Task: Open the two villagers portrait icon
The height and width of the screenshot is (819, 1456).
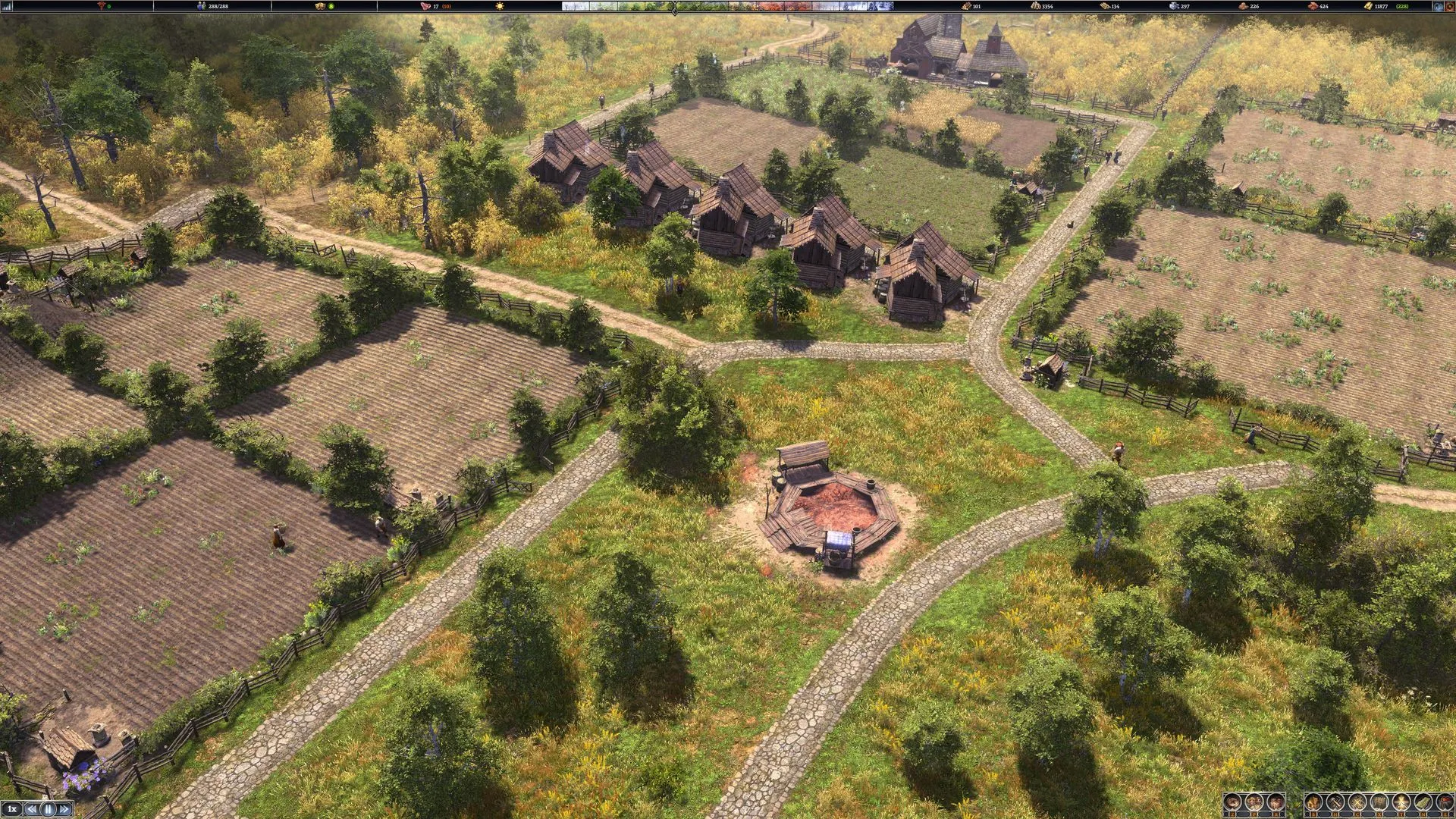Action: tap(1254, 802)
